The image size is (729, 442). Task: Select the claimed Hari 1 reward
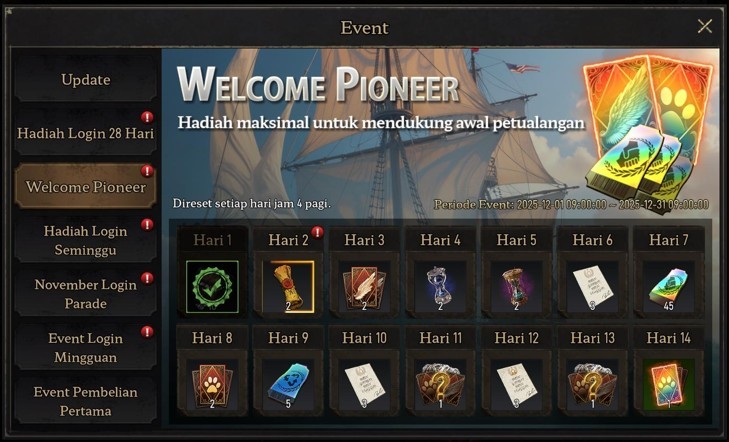212,286
